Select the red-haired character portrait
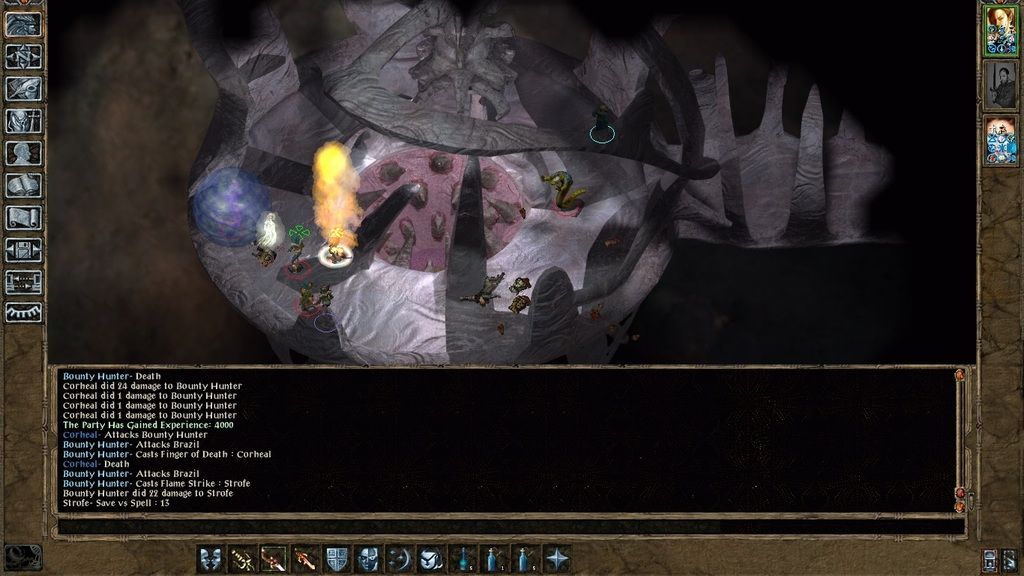 click(1000, 30)
